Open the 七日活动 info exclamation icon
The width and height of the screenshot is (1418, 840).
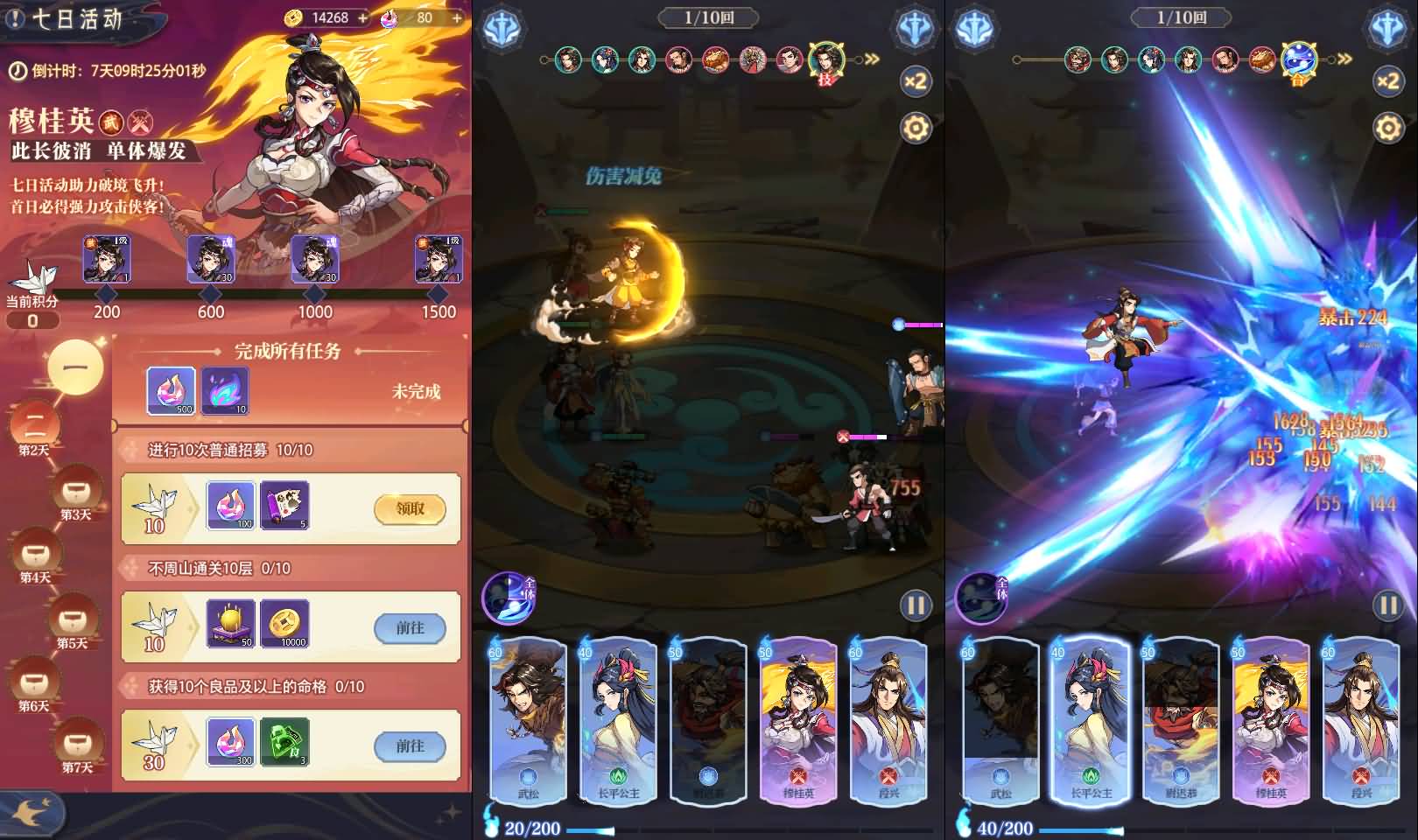[15, 18]
